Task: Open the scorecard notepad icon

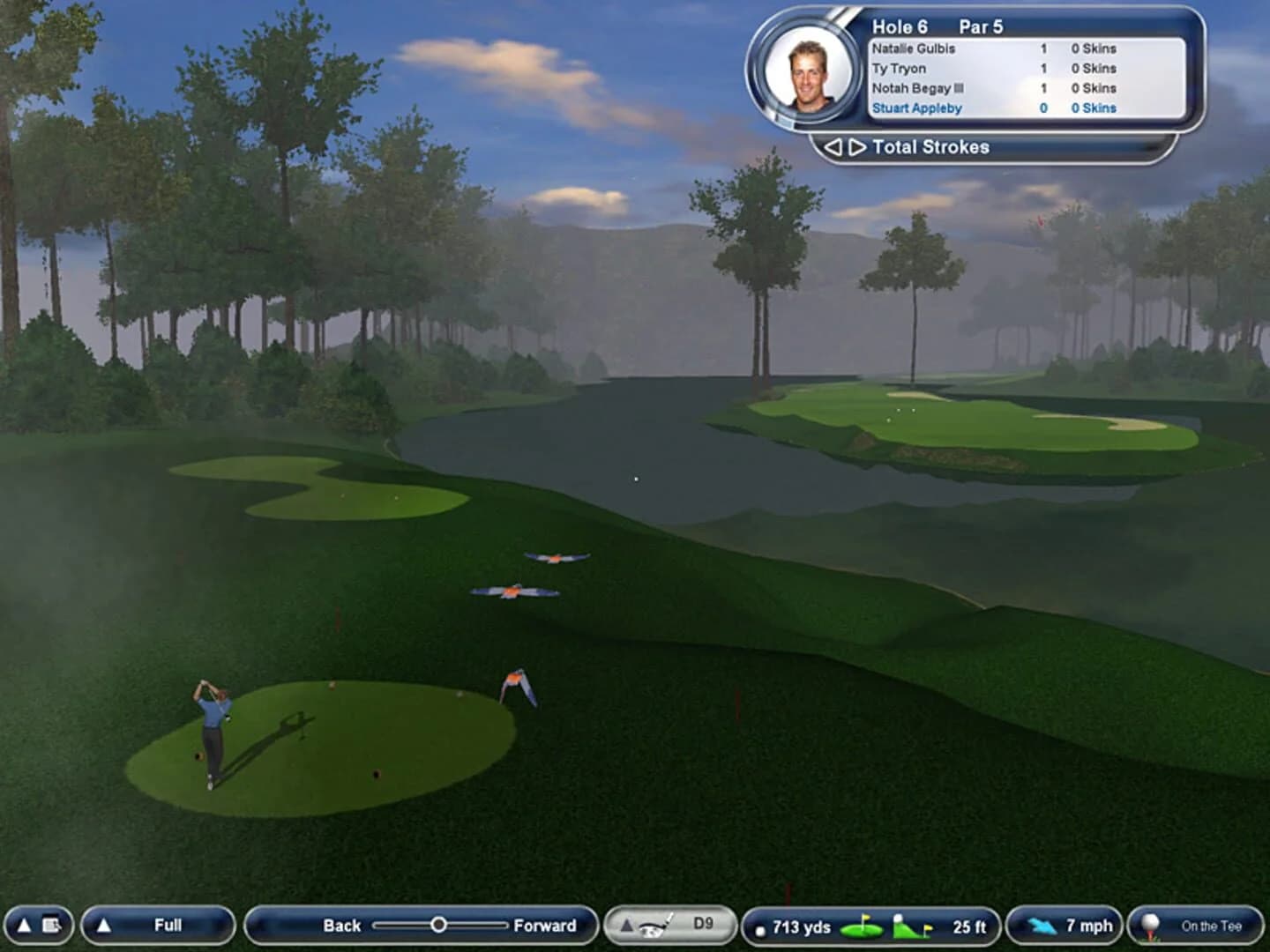Action: [x=53, y=924]
